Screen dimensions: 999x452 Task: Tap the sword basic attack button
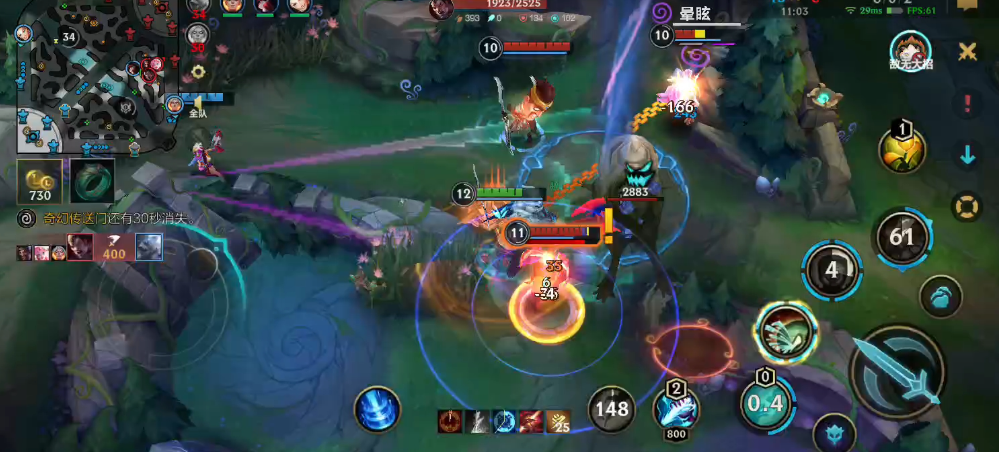pos(897,370)
